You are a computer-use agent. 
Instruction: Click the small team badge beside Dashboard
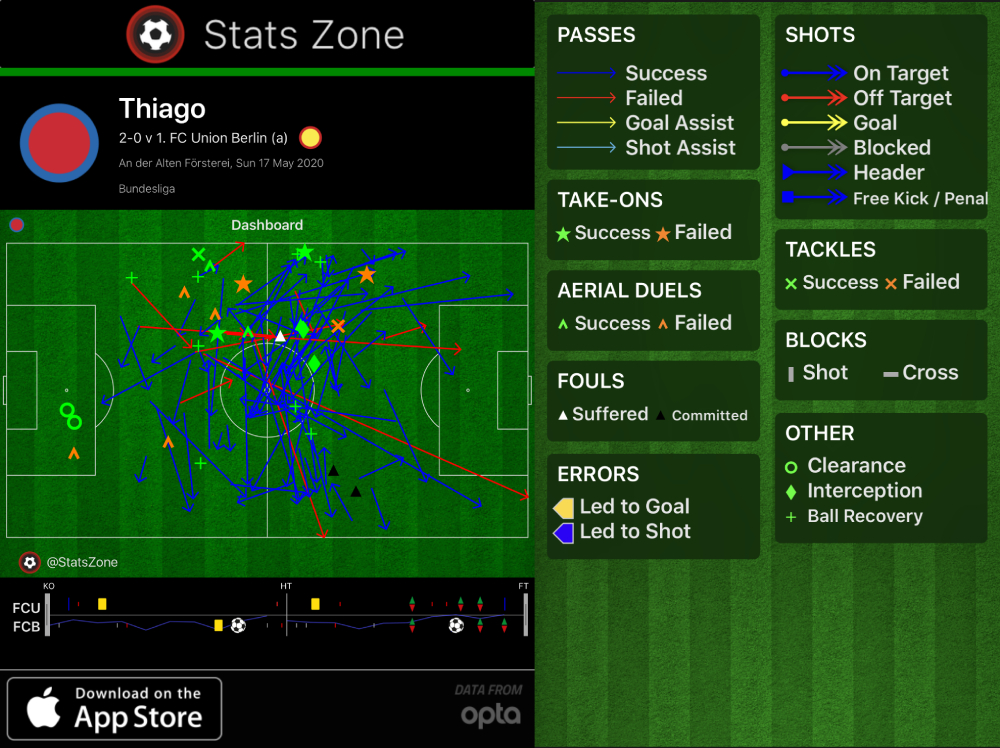tap(16, 224)
